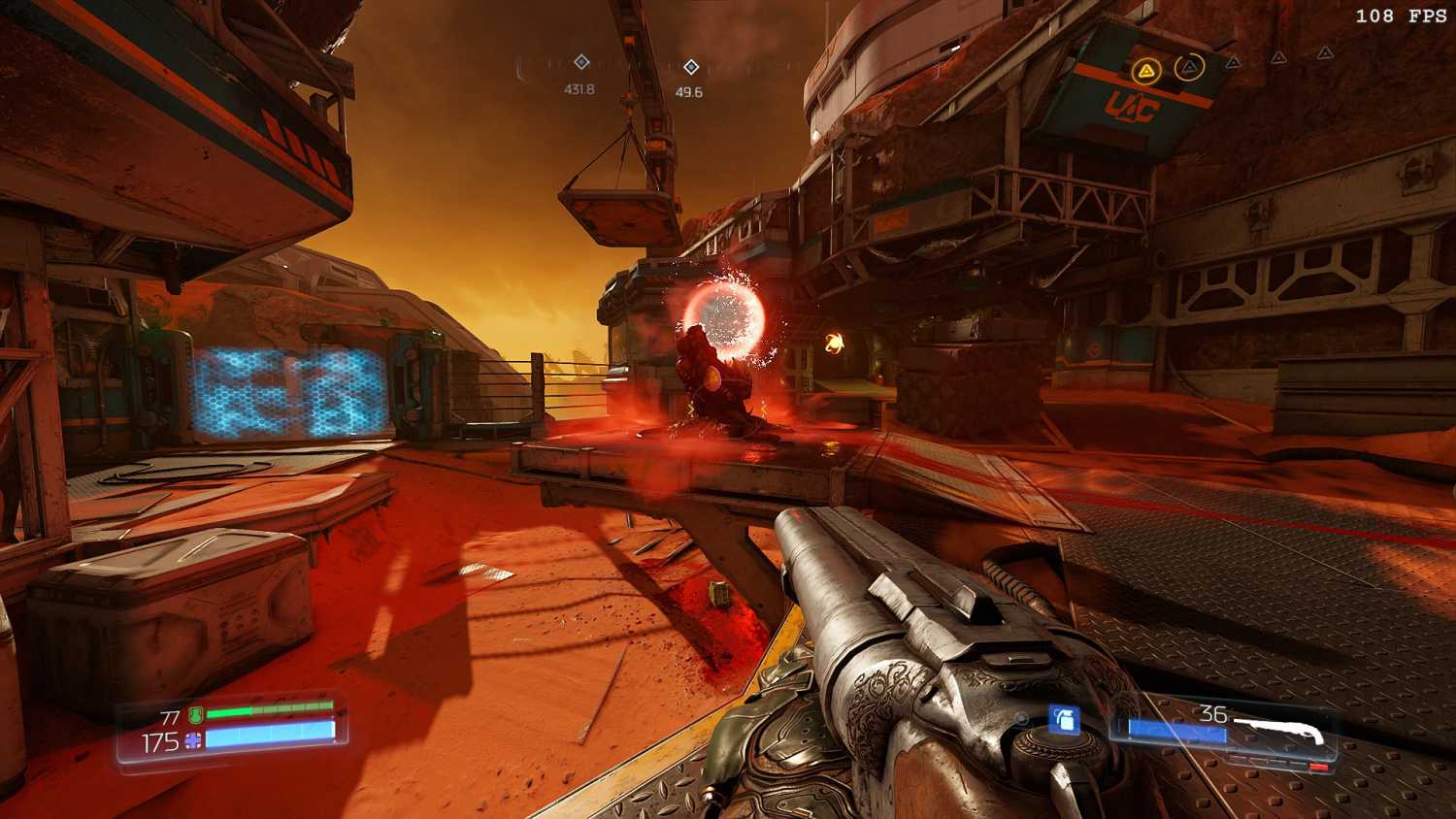Select the frag grenade equipment icon

click(x=1064, y=721)
